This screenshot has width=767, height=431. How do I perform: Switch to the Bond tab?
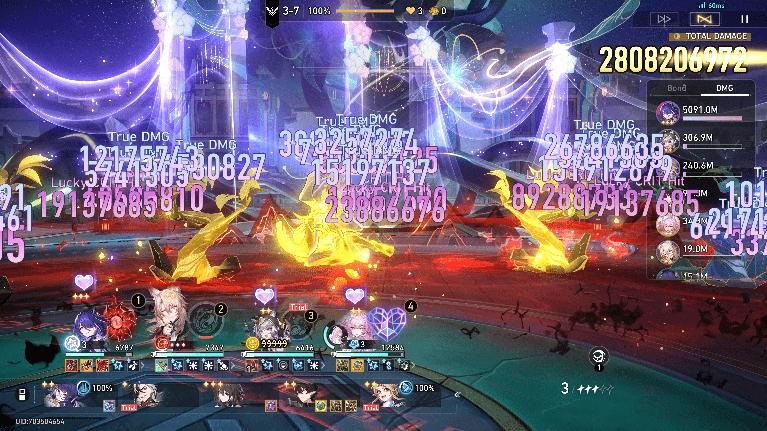click(677, 89)
